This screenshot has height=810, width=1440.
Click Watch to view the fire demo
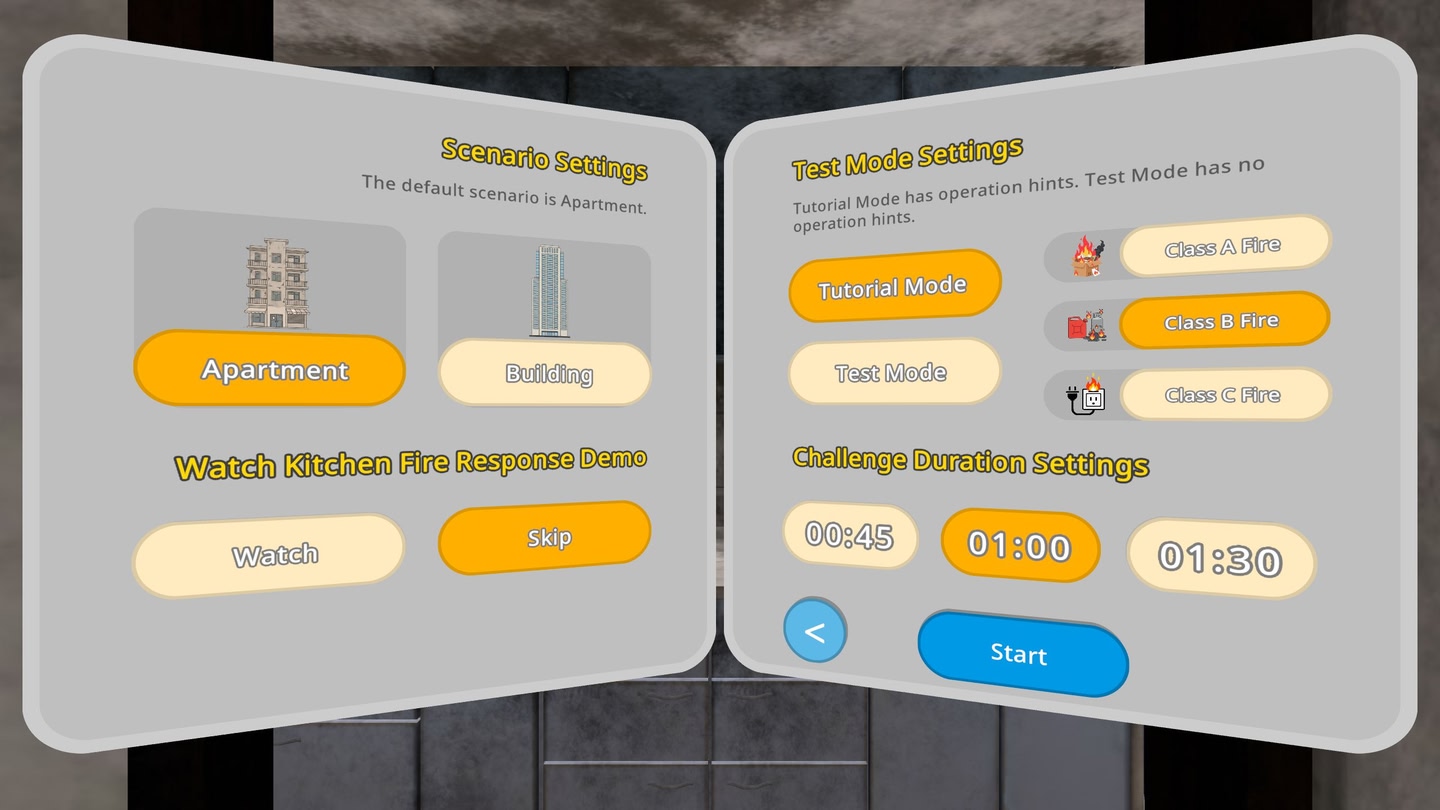(268, 553)
